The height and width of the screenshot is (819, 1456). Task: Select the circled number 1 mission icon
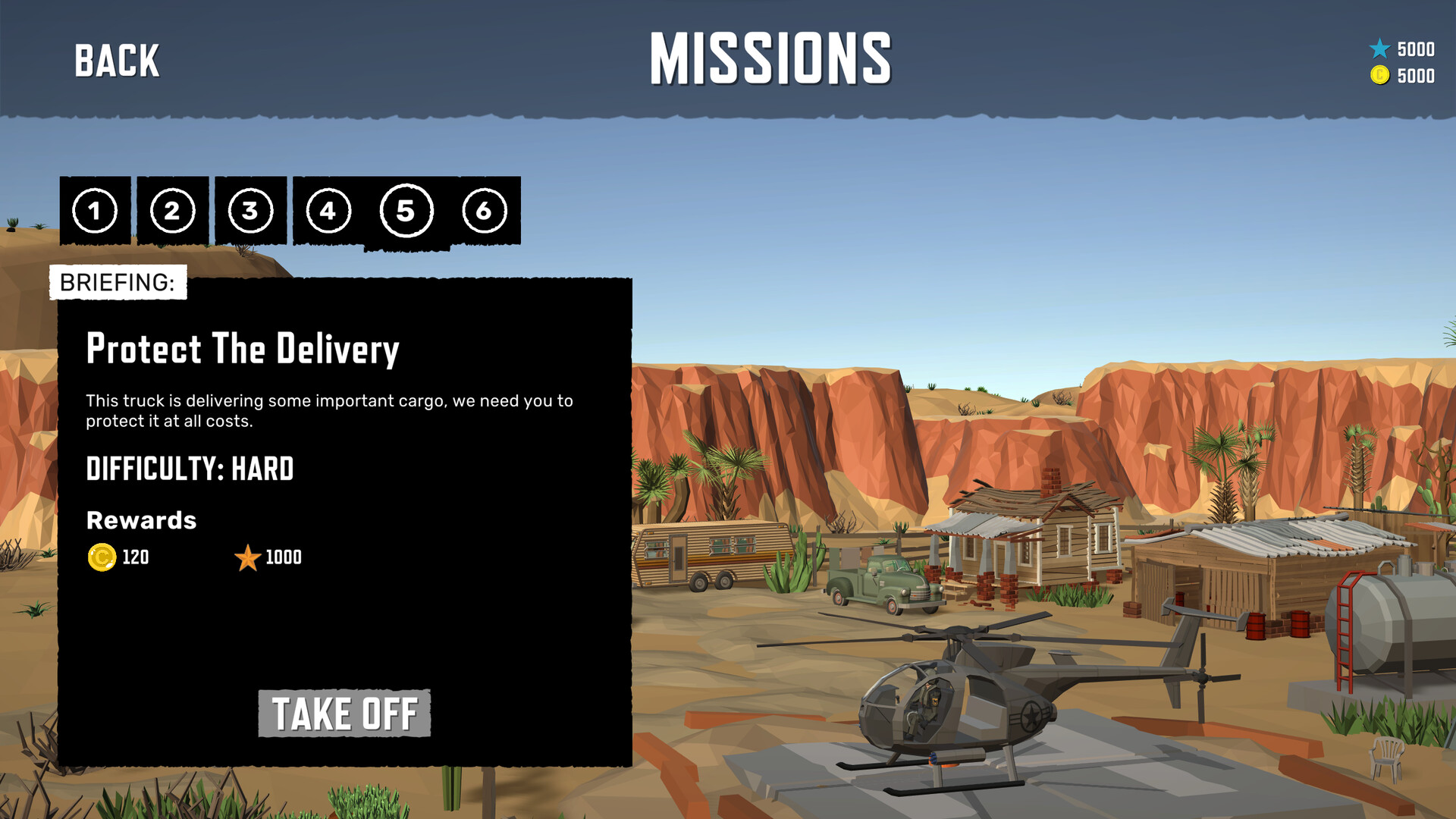(x=94, y=212)
